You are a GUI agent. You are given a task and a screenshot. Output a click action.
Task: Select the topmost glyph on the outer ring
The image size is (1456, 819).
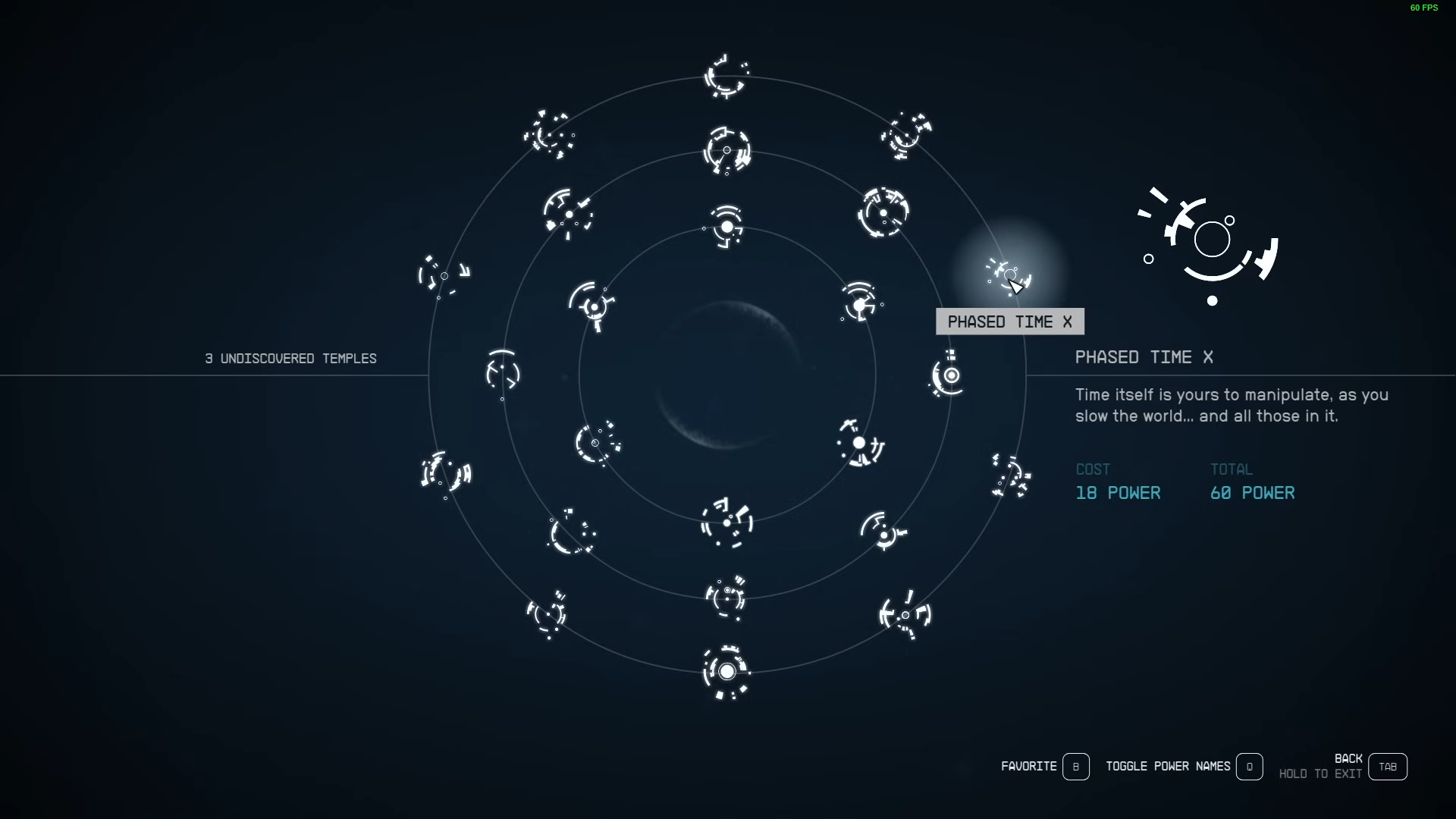tap(726, 76)
